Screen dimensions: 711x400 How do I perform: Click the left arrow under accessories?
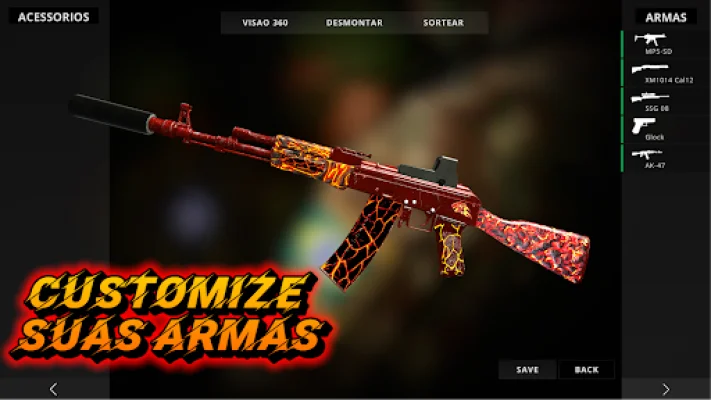click(x=54, y=389)
